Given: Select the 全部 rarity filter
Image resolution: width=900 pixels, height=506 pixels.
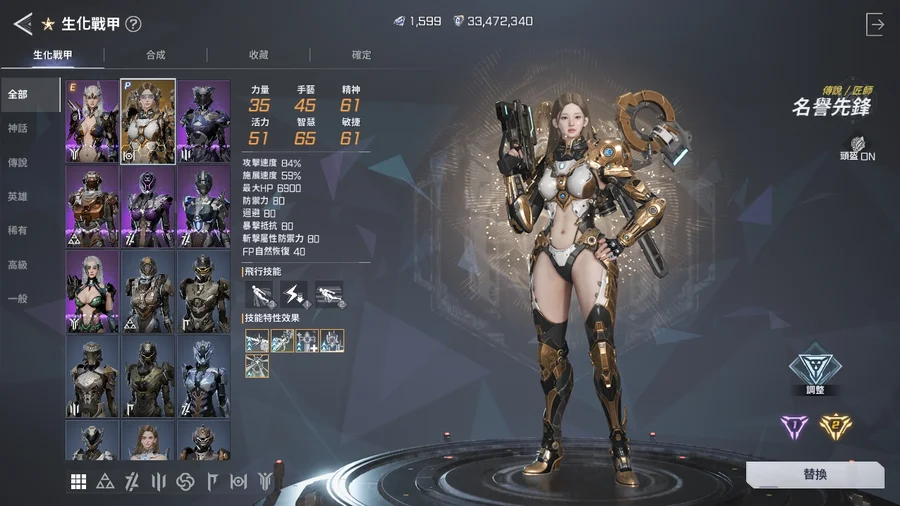Looking at the screenshot, I should 18,94.
